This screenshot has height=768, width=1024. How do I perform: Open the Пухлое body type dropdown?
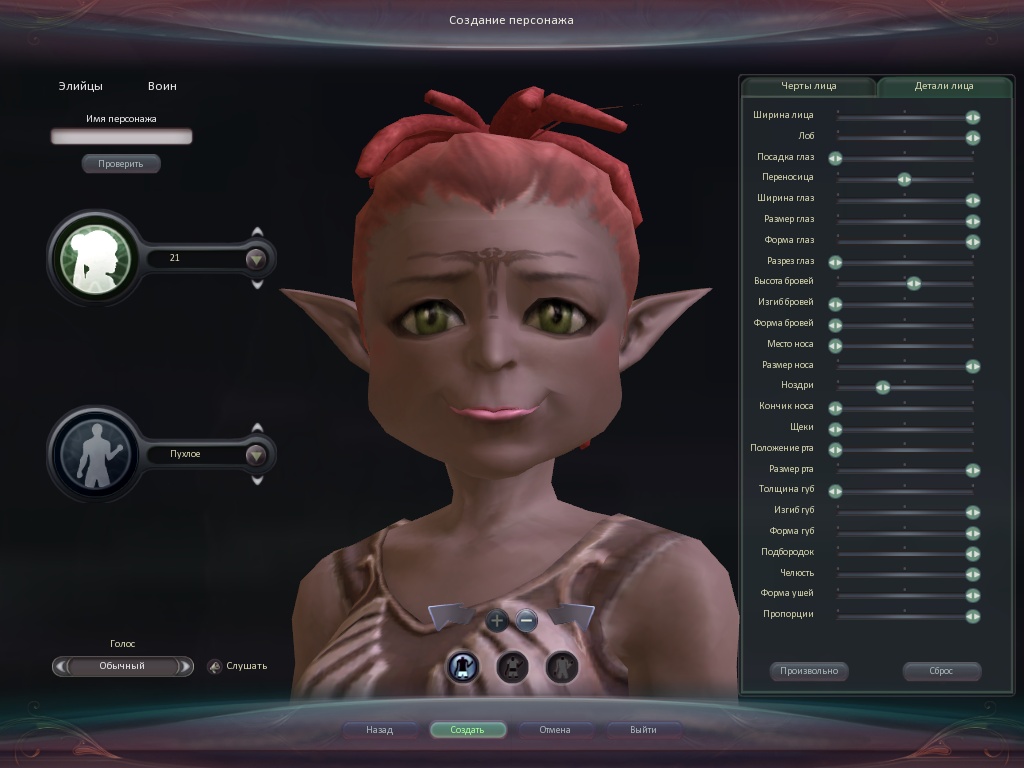coord(257,455)
